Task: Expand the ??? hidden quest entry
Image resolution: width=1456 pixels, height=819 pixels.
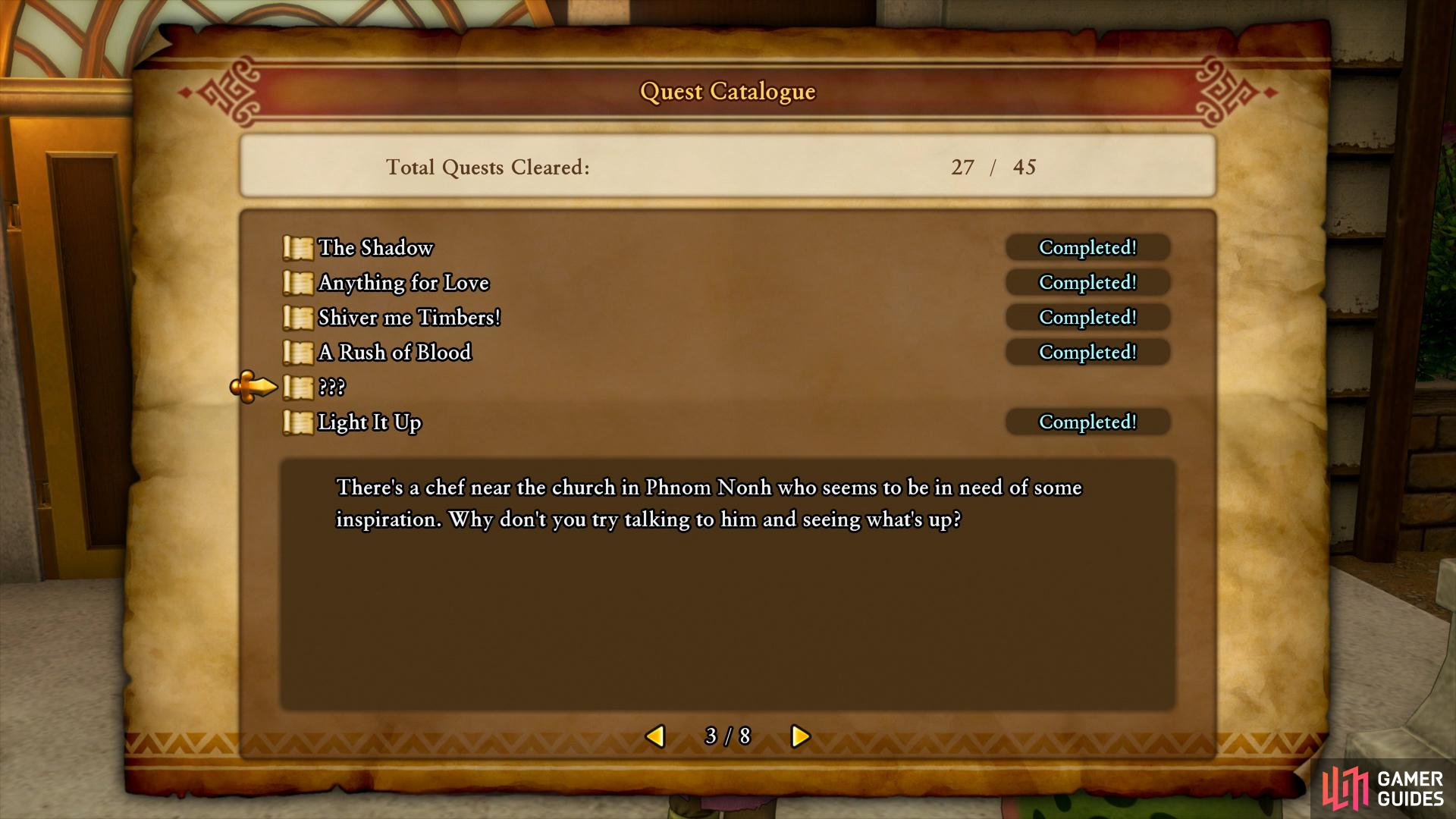Action: pos(331,388)
